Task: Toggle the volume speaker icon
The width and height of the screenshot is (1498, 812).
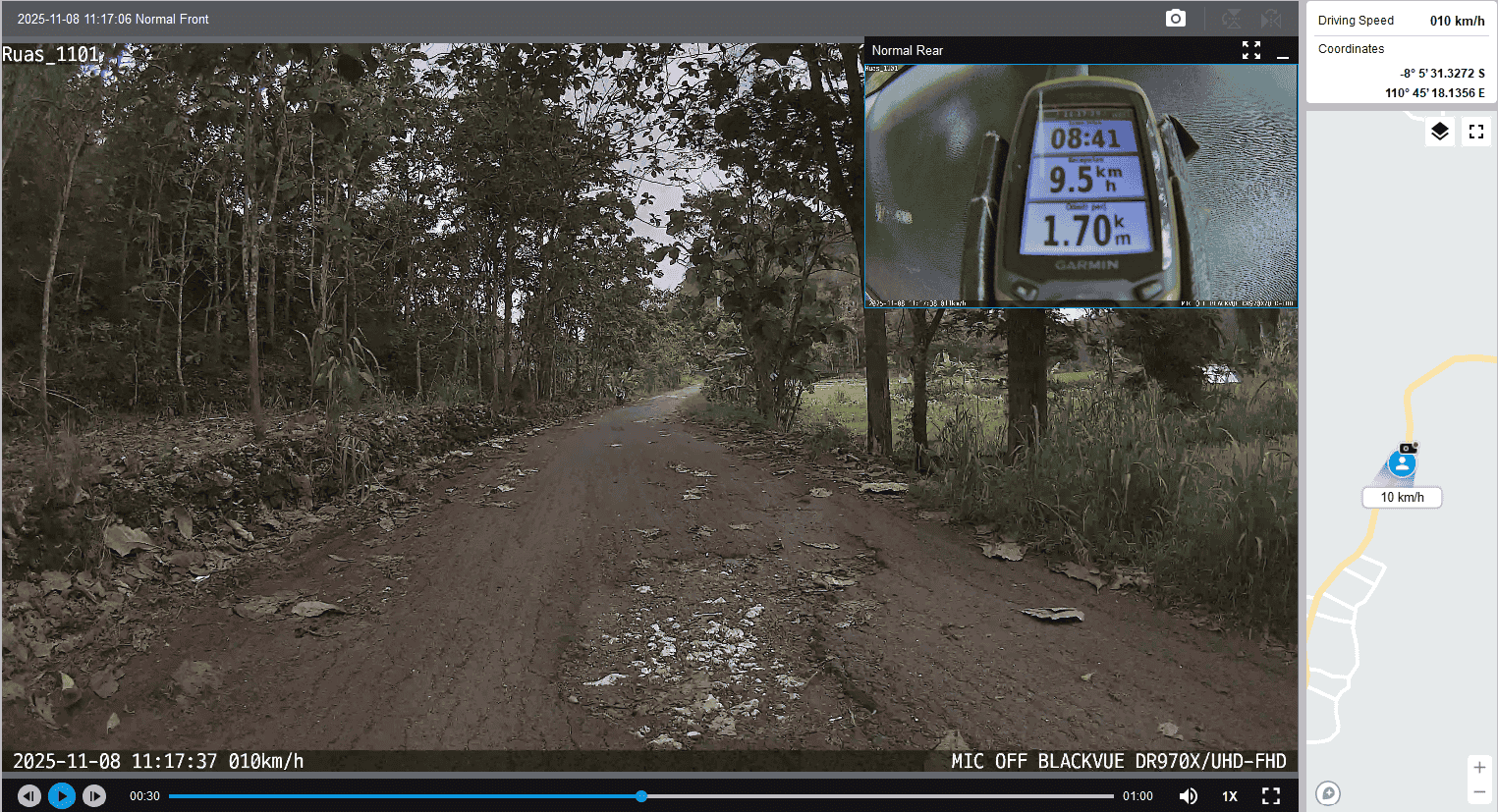Action: click(x=1188, y=795)
